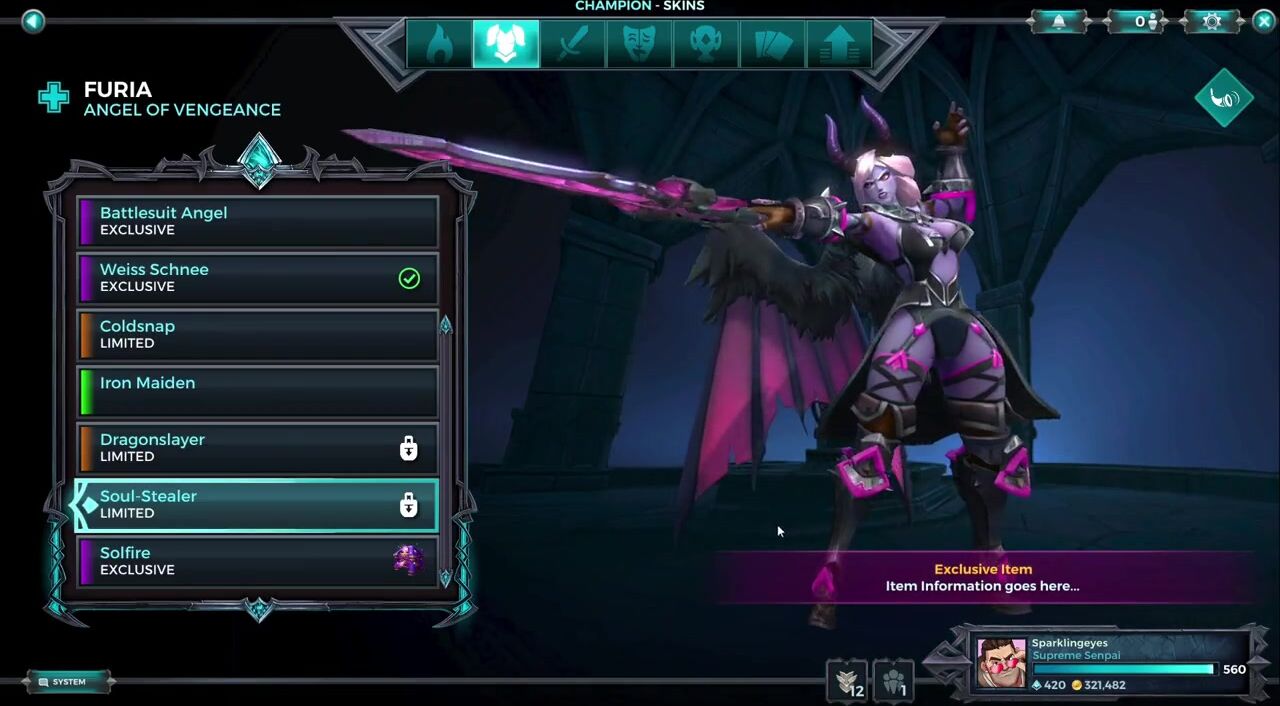Select the Battlesuit Angel skin

click(x=257, y=221)
